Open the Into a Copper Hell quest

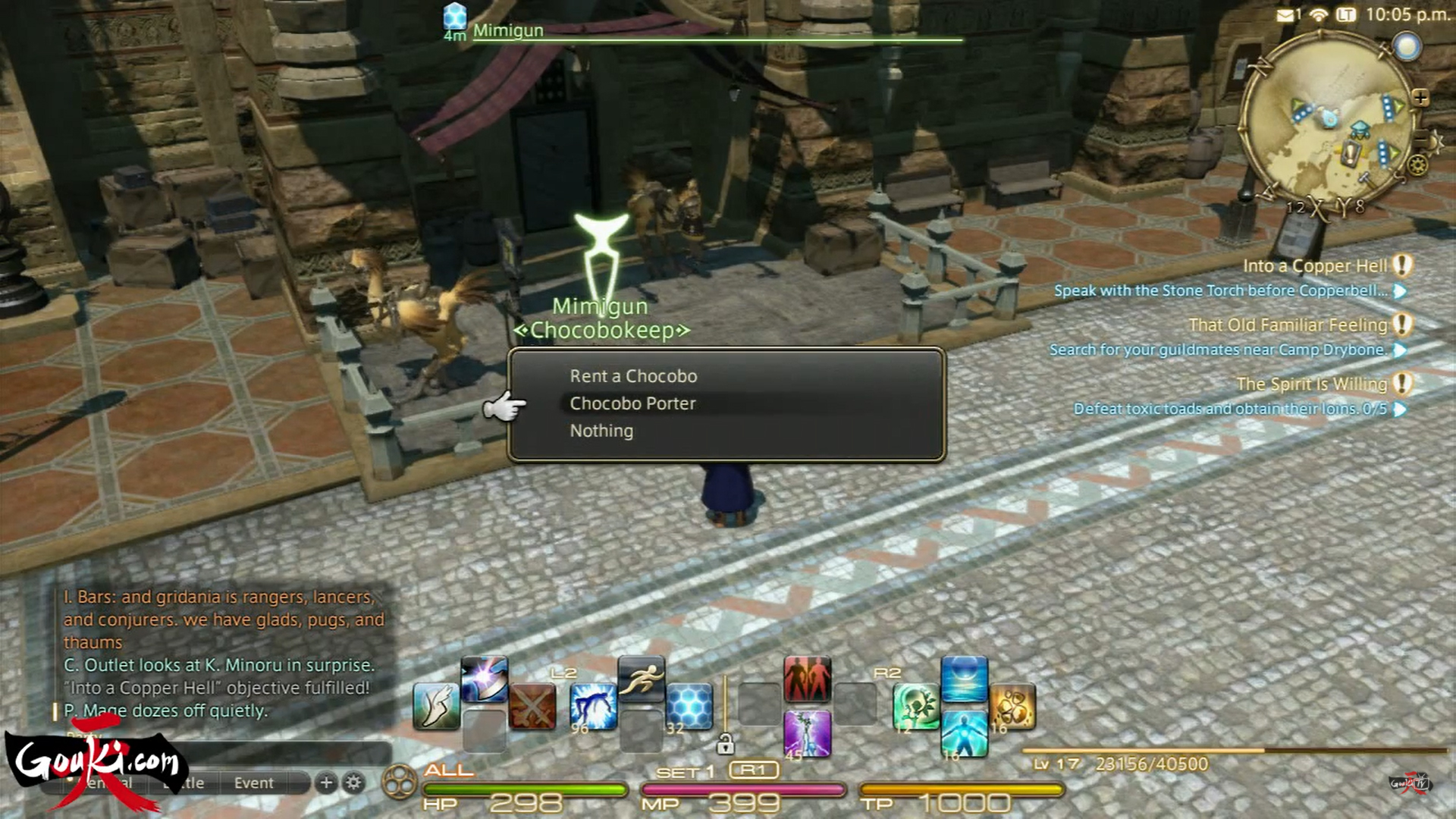[1314, 266]
